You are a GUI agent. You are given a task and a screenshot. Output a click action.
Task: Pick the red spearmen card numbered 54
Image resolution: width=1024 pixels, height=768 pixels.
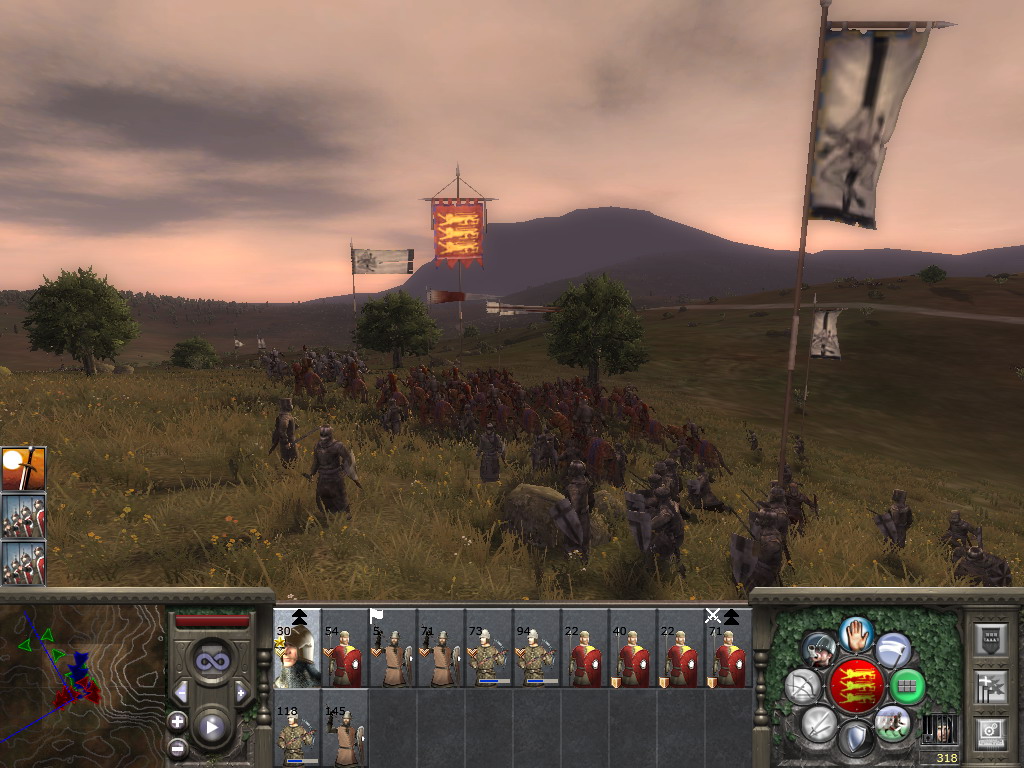[345, 650]
